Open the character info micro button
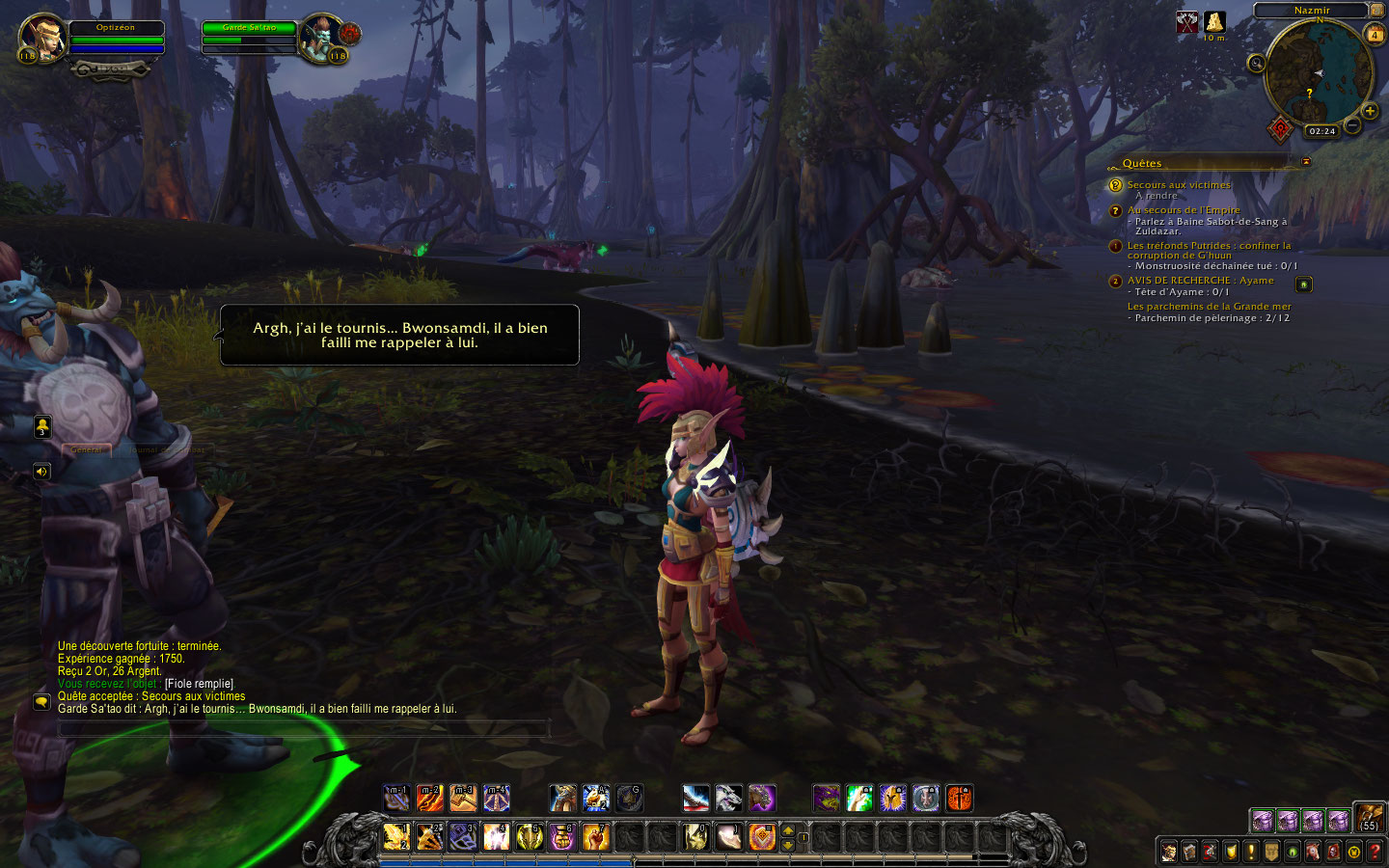The image size is (1389, 868). point(1169,852)
